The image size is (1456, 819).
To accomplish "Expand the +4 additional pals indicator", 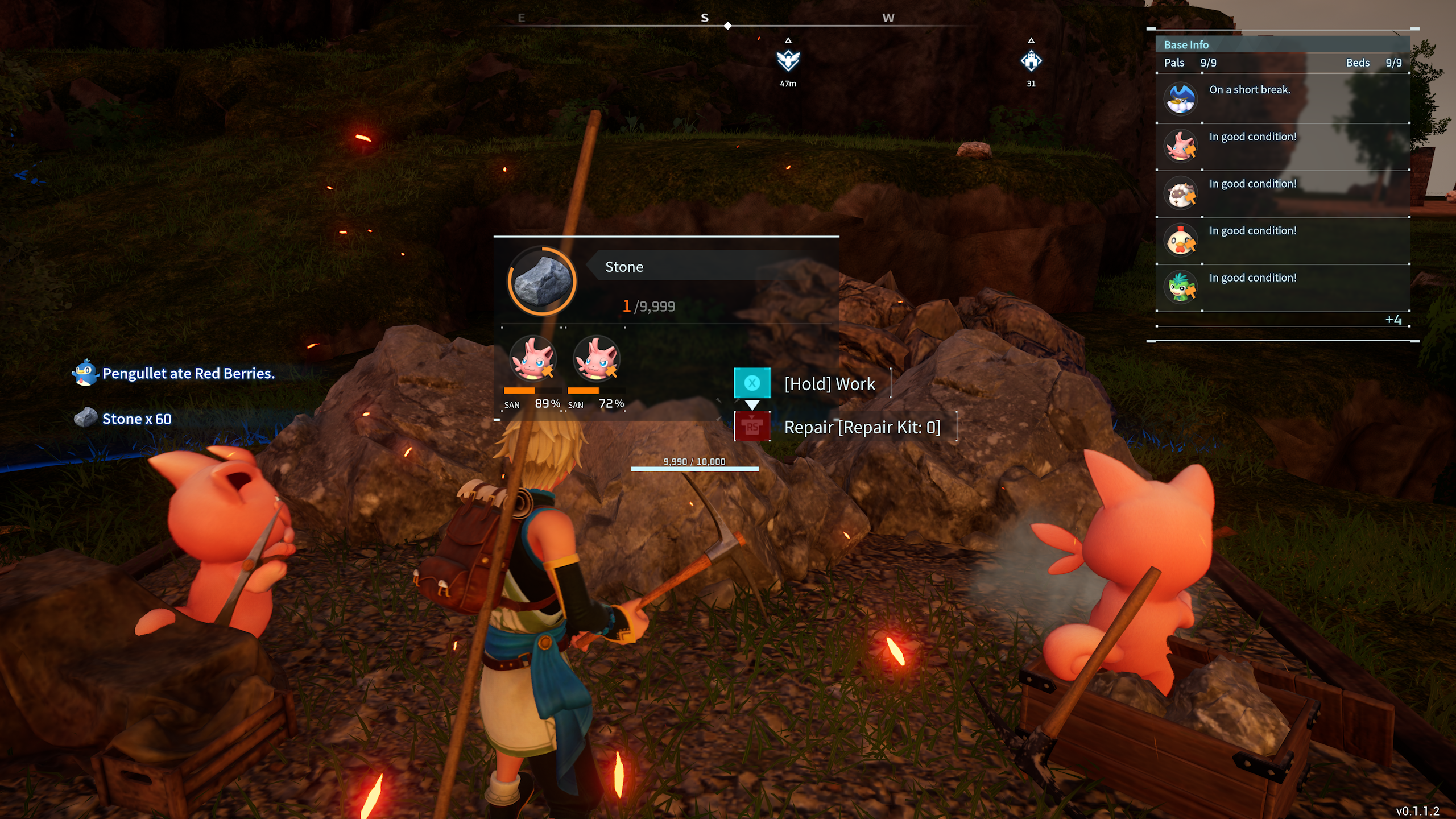I will point(1393,320).
